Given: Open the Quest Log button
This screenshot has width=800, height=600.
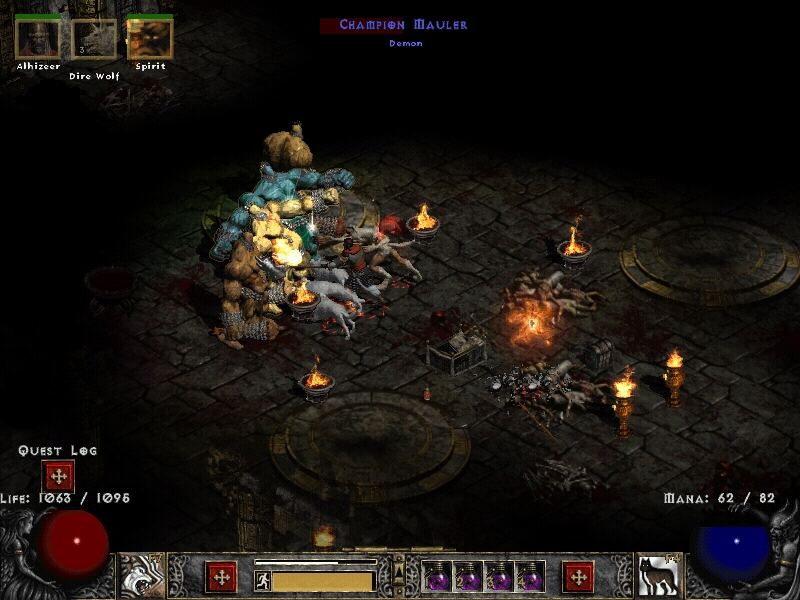Looking at the screenshot, I should pyautogui.click(x=58, y=476).
